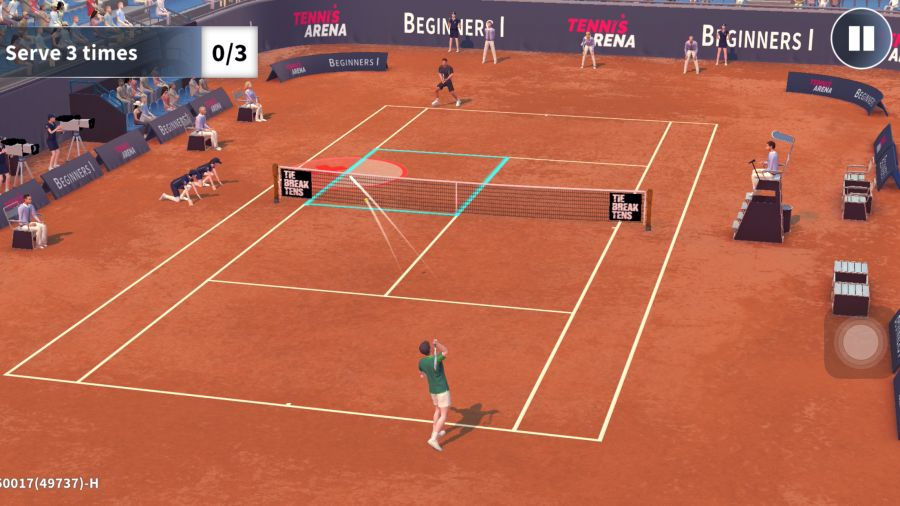The width and height of the screenshot is (900, 506).
Task: Tap the round joystick control button
Action: [858, 343]
